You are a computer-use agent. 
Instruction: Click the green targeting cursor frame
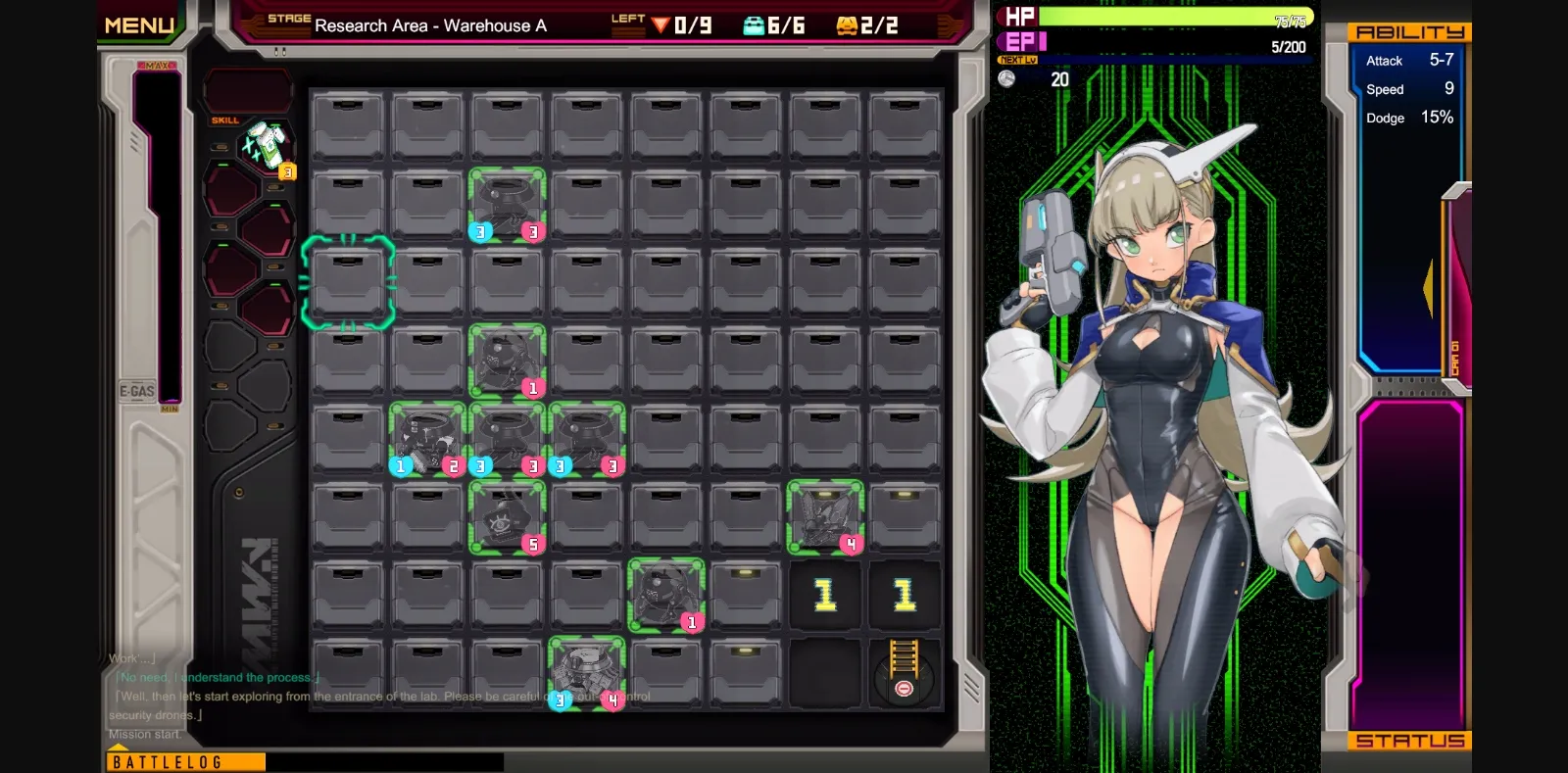[349, 281]
